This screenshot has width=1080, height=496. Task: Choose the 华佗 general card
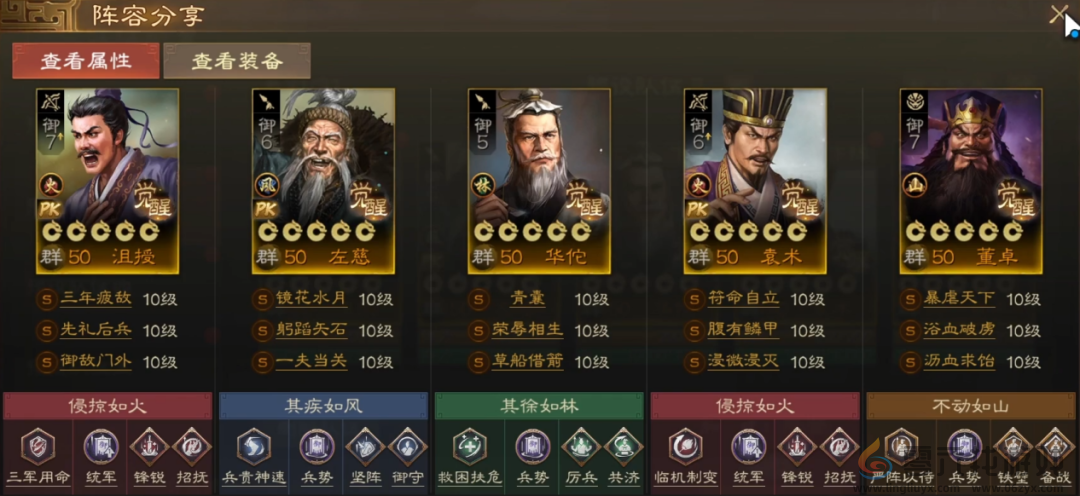(539, 180)
